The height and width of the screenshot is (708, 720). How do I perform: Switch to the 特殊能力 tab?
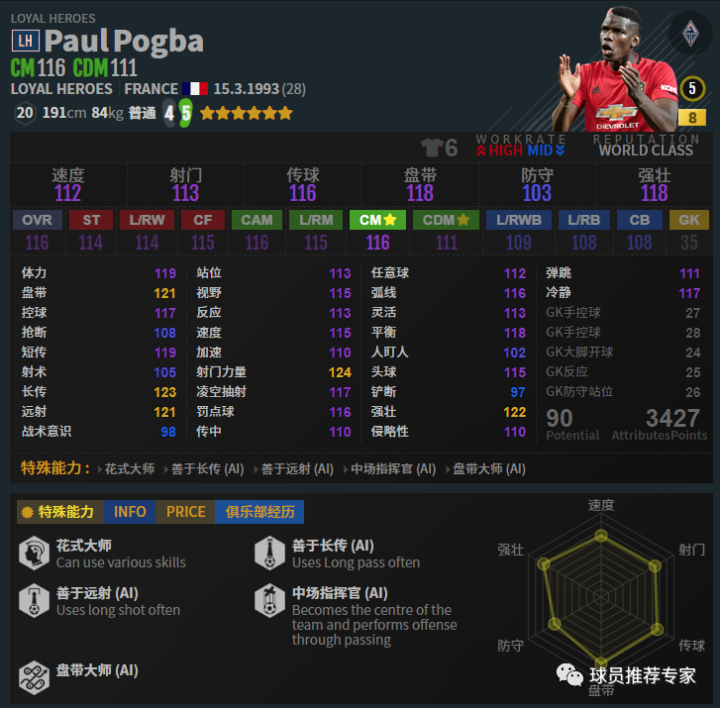click(x=59, y=512)
